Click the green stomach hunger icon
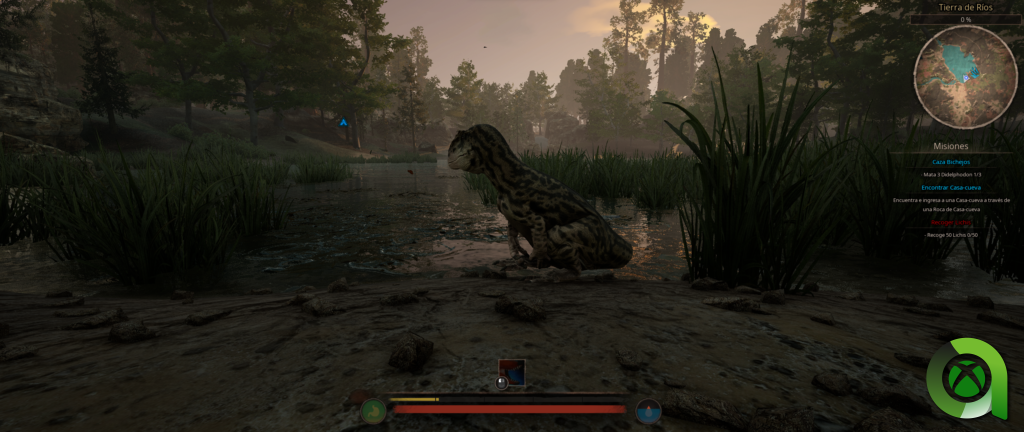This screenshot has width=1024, height=432. (x=374, y=410)
